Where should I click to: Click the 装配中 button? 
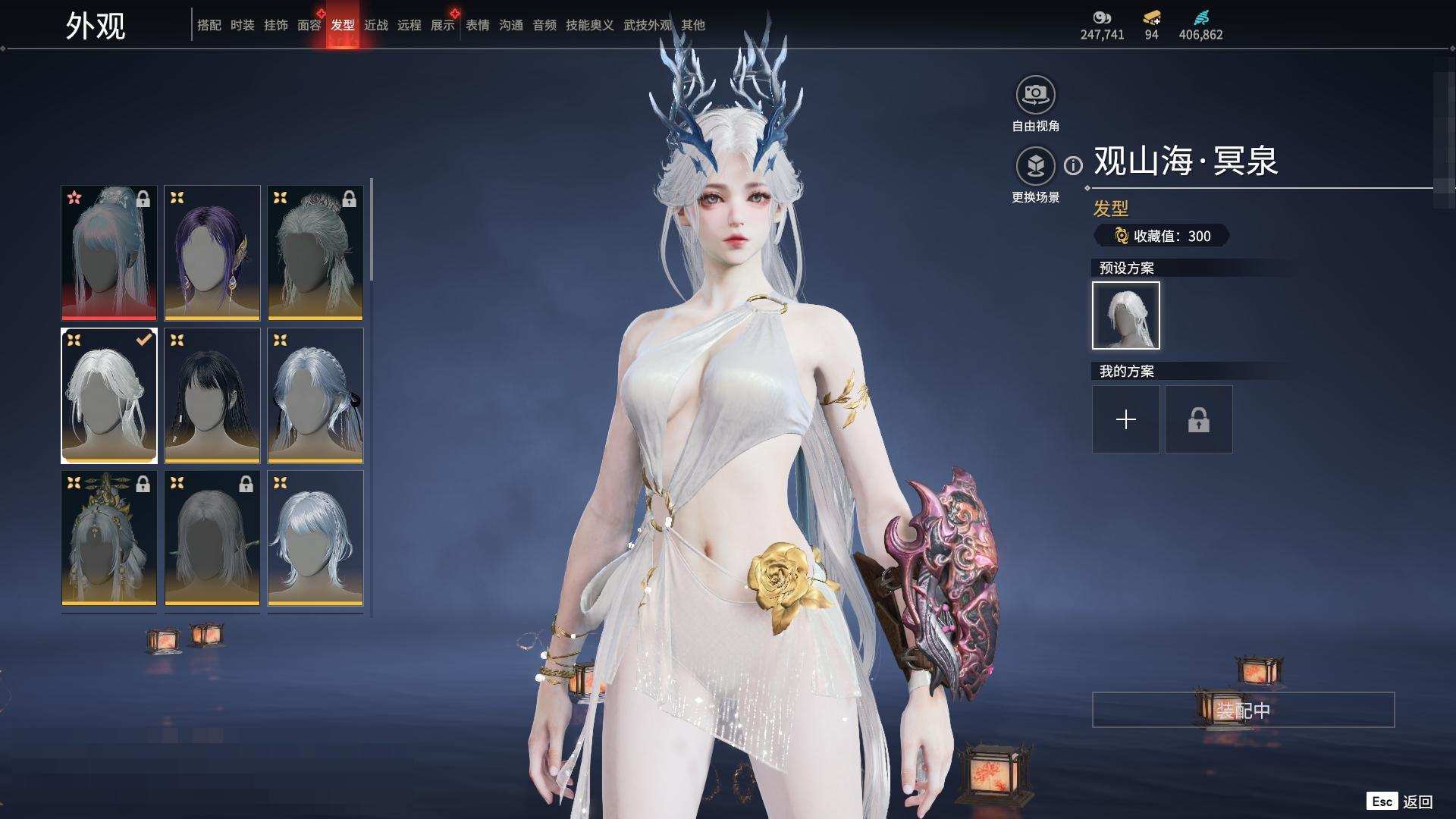pos(1242,710)
